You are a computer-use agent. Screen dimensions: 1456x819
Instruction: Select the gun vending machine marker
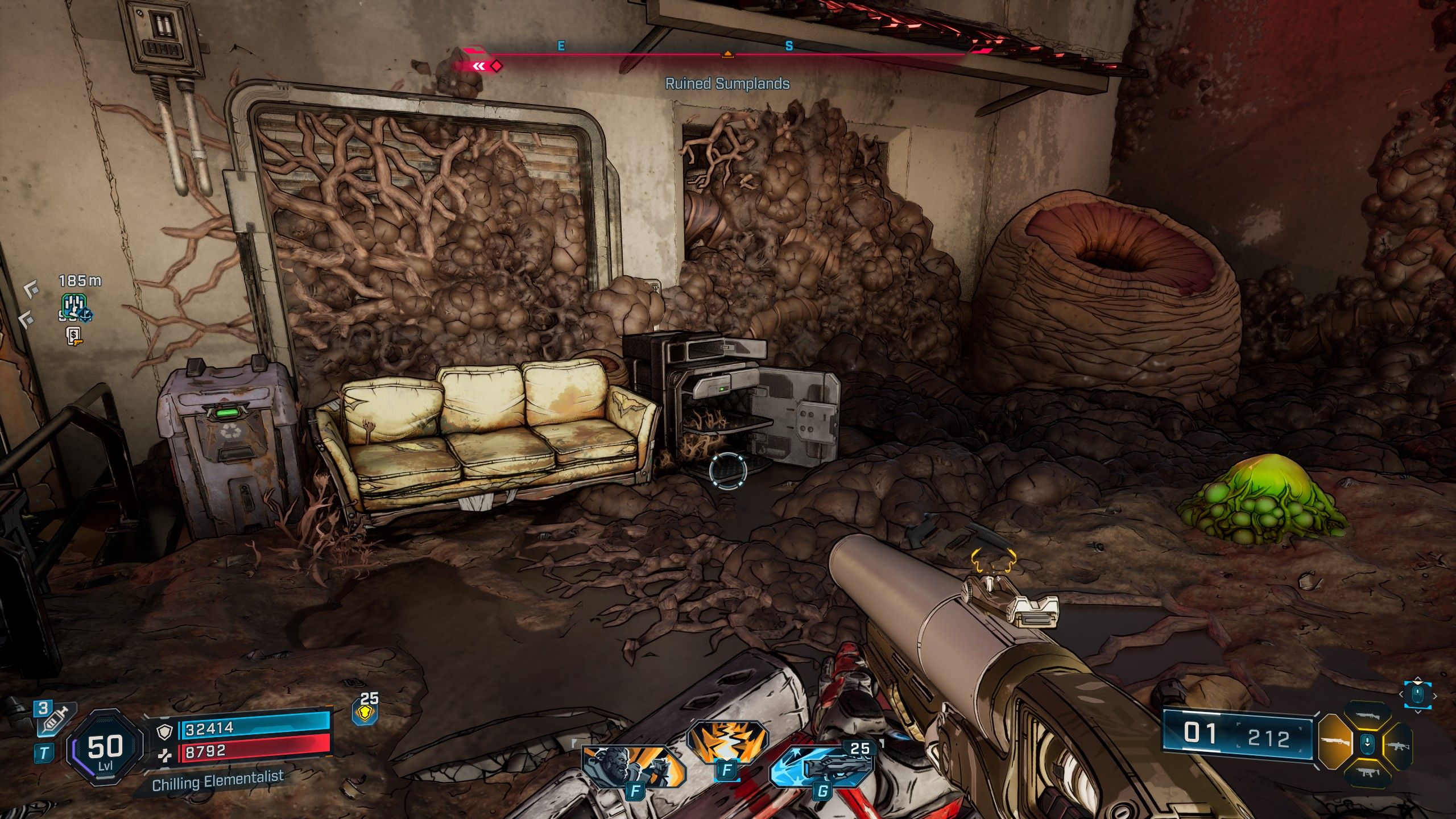[73, 336]
